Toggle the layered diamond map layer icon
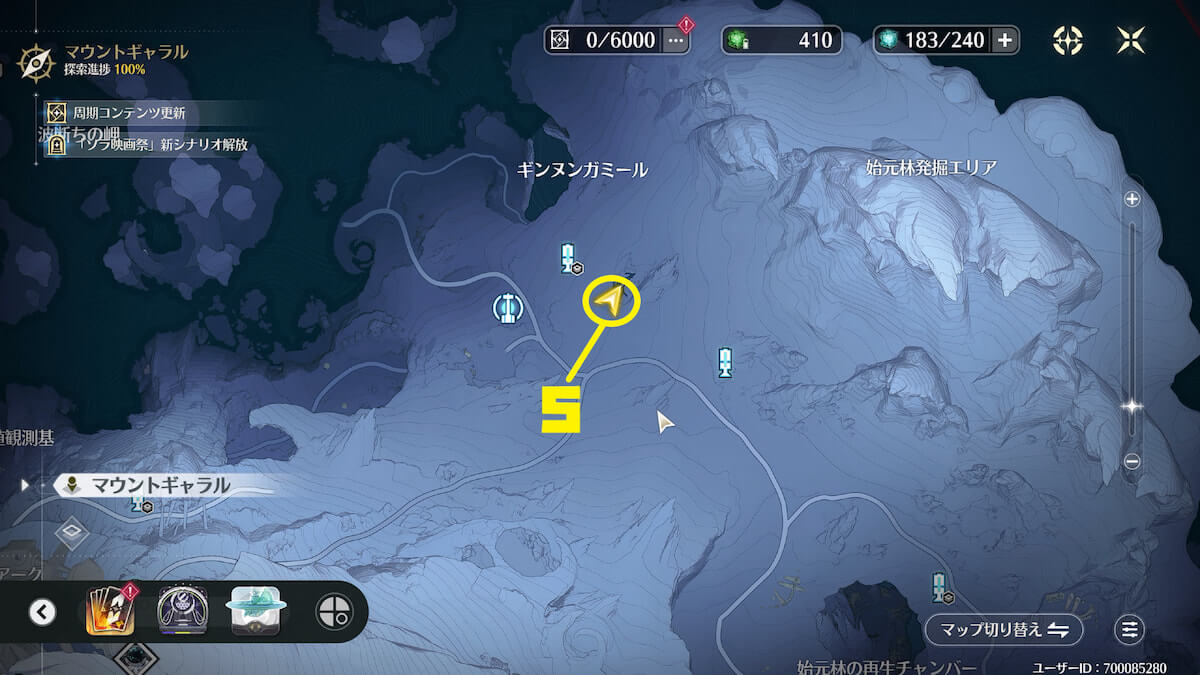The image size is (1200, 675). (72, 532)
